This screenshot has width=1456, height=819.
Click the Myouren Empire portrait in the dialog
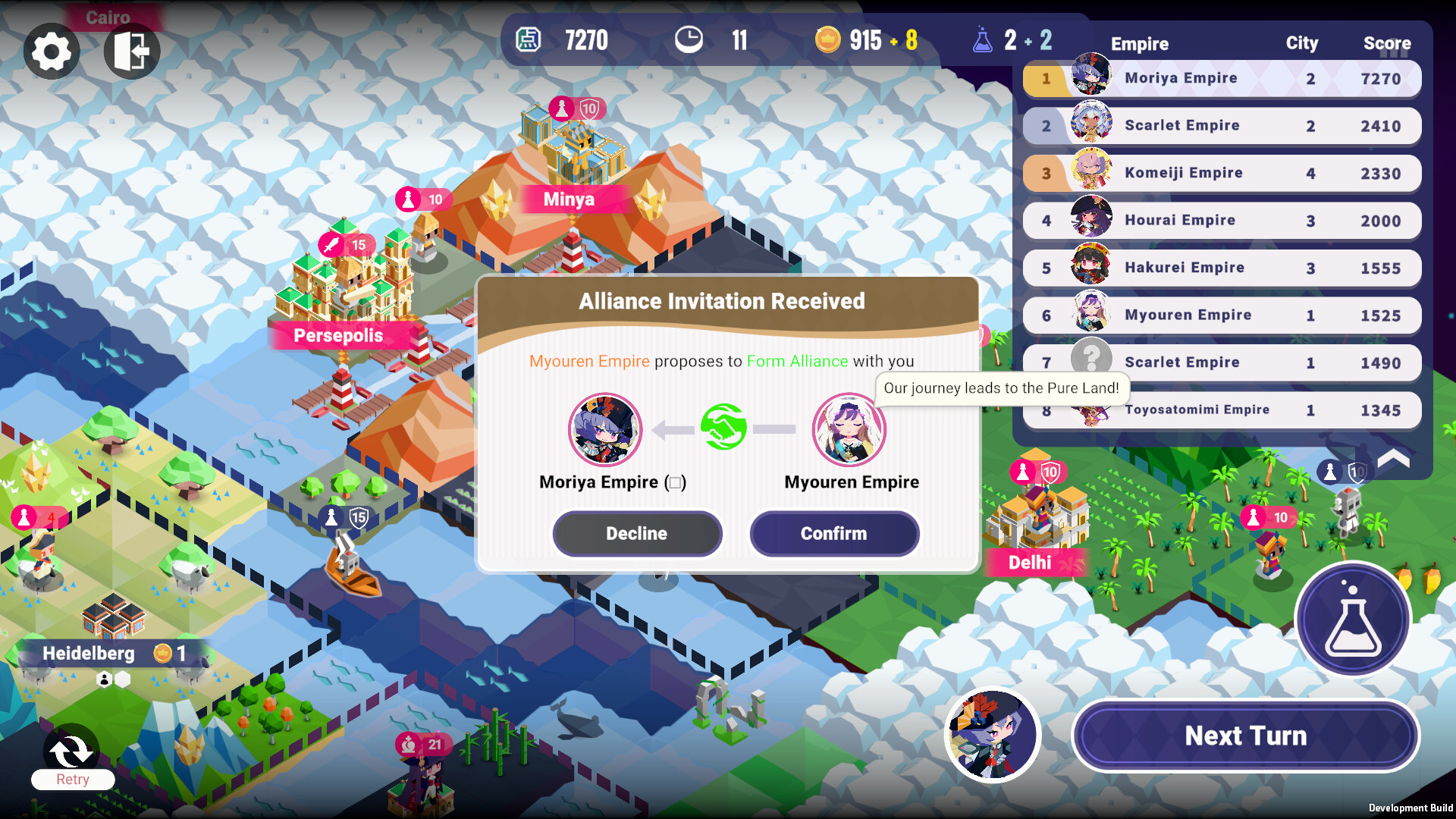[x=849, y=430]
